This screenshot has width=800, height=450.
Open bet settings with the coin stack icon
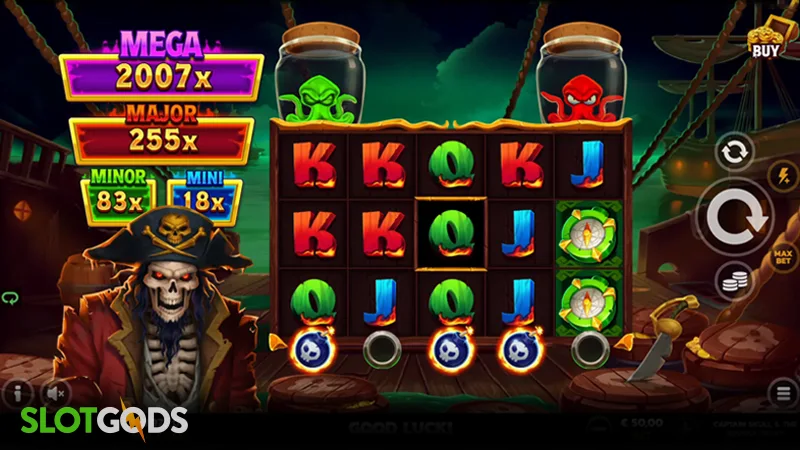point(733,283)
